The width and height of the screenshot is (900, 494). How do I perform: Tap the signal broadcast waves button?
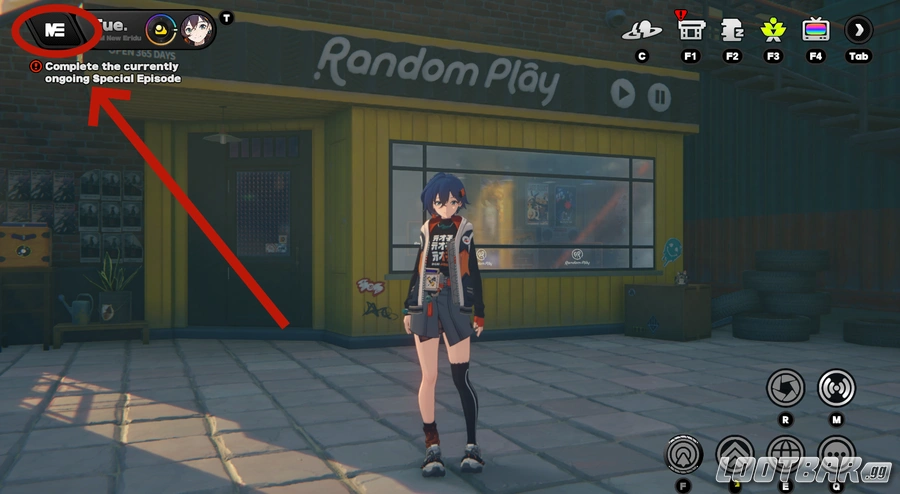click(x=836, y=388)
